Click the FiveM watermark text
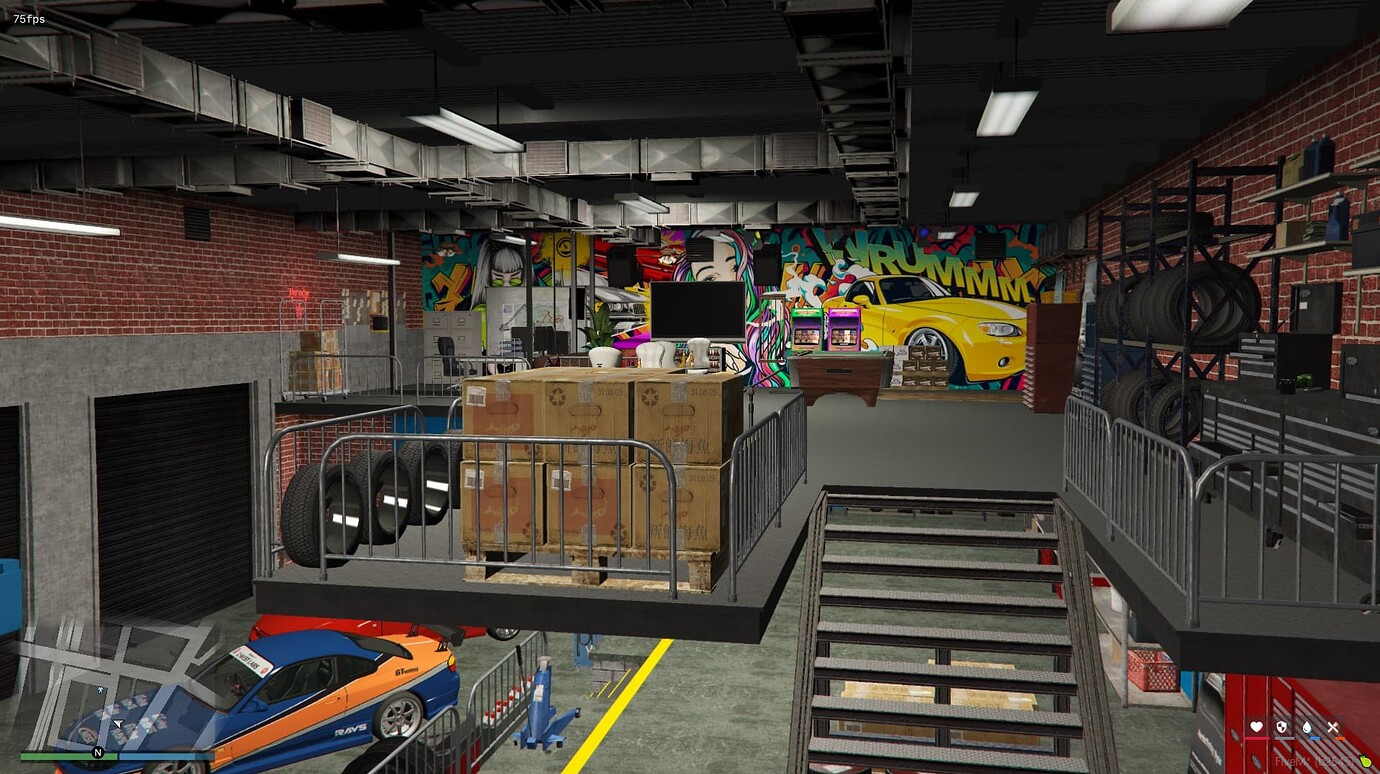Screen dimensions: 1380x774 [1312, 761]
